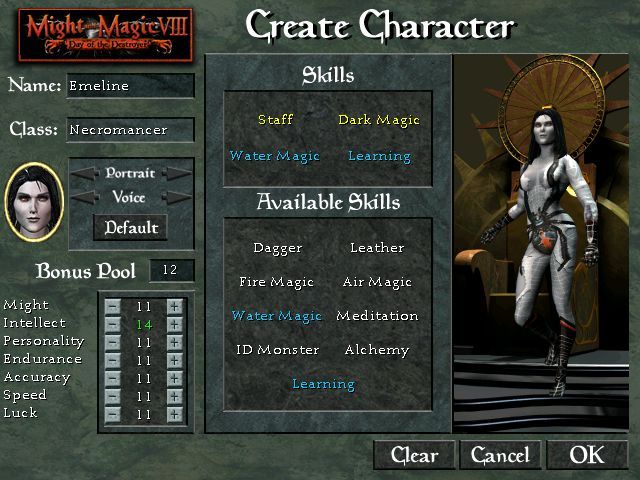Click the Name field showing Emeline
640x480 pixels.
[130, 86]
